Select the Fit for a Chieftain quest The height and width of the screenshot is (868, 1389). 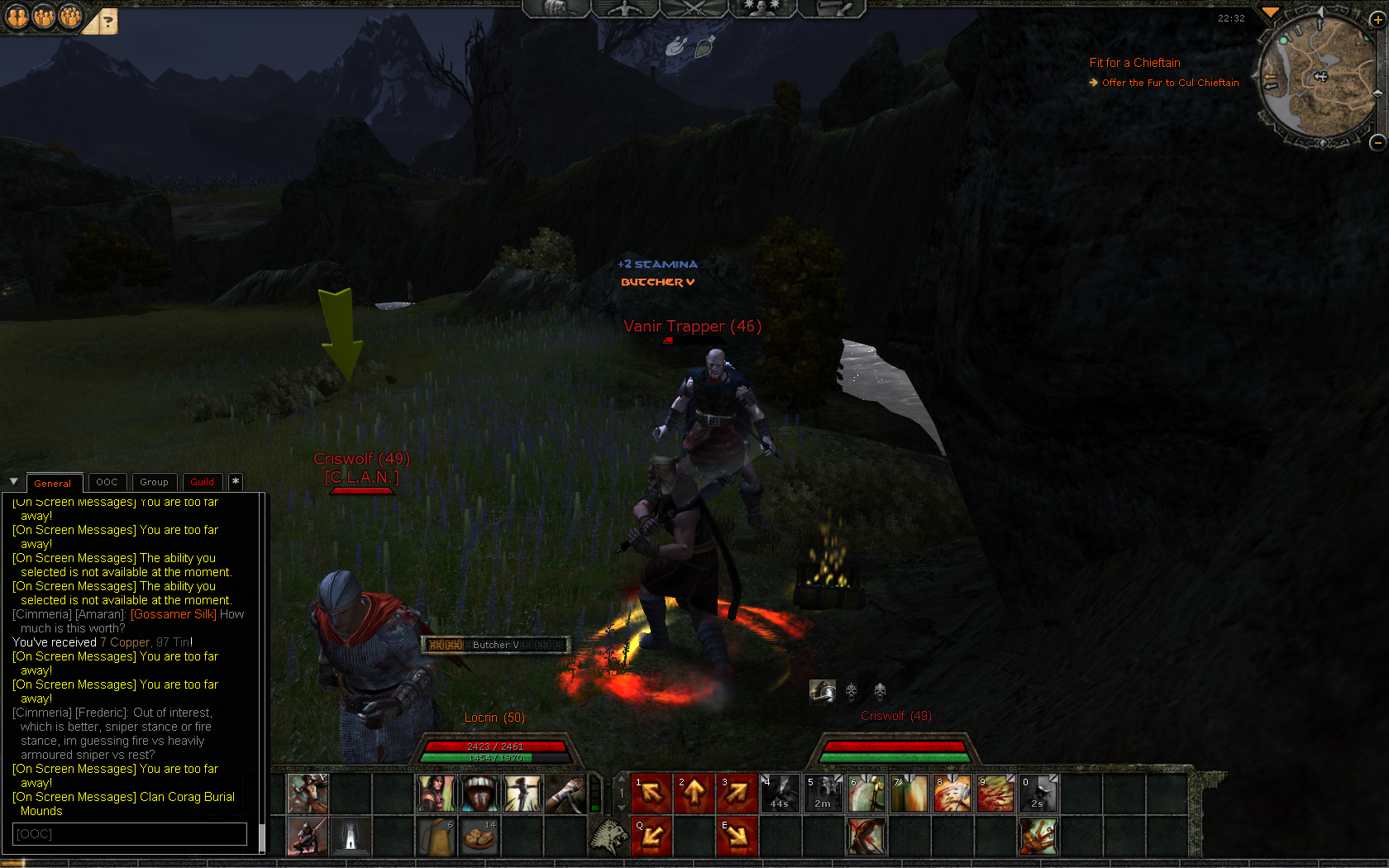1134,63
